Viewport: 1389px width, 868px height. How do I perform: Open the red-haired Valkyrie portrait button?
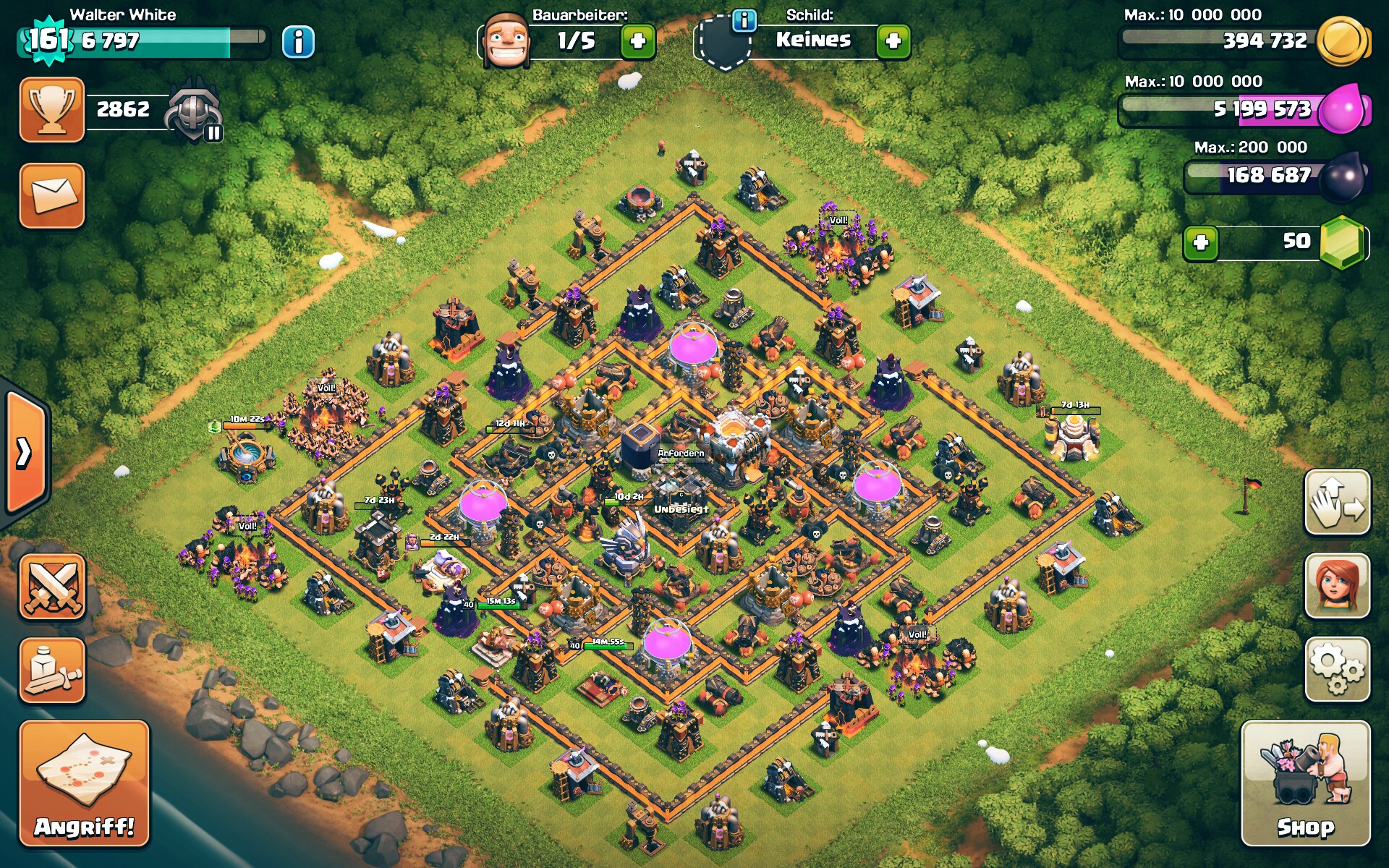(x=1337, y=586)
